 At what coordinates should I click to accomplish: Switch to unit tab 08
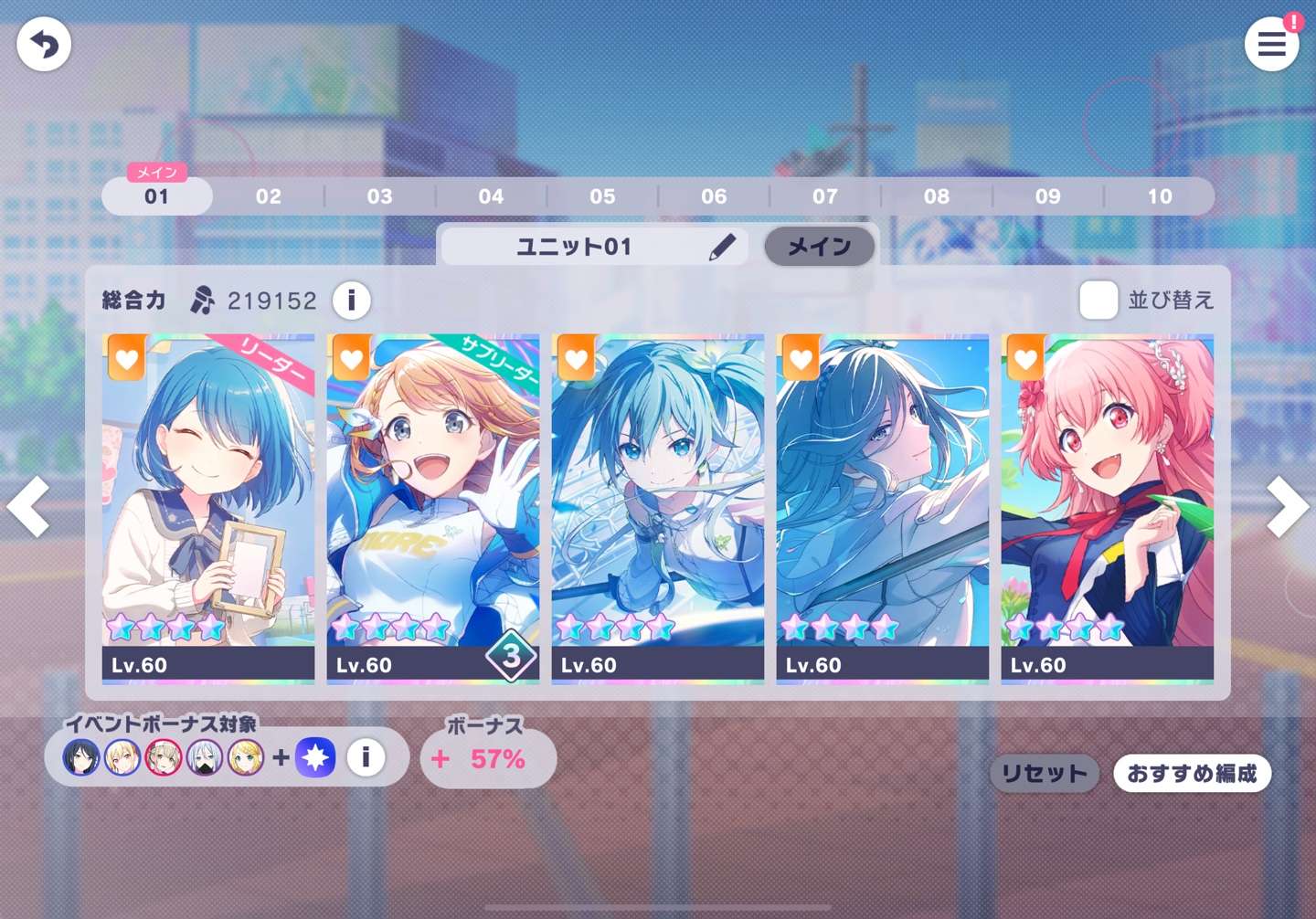937,196
